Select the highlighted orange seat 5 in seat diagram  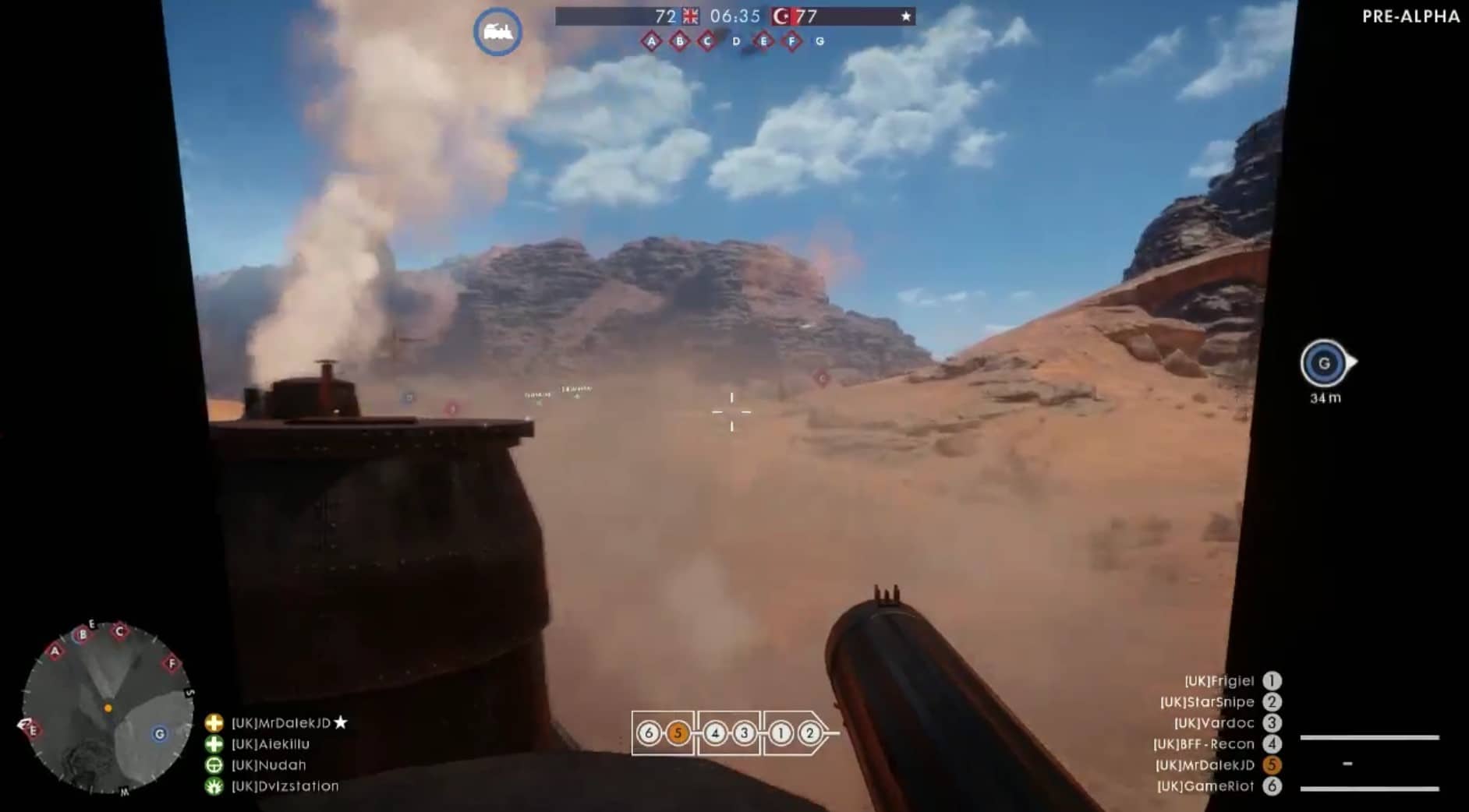(x=678, y=733)
